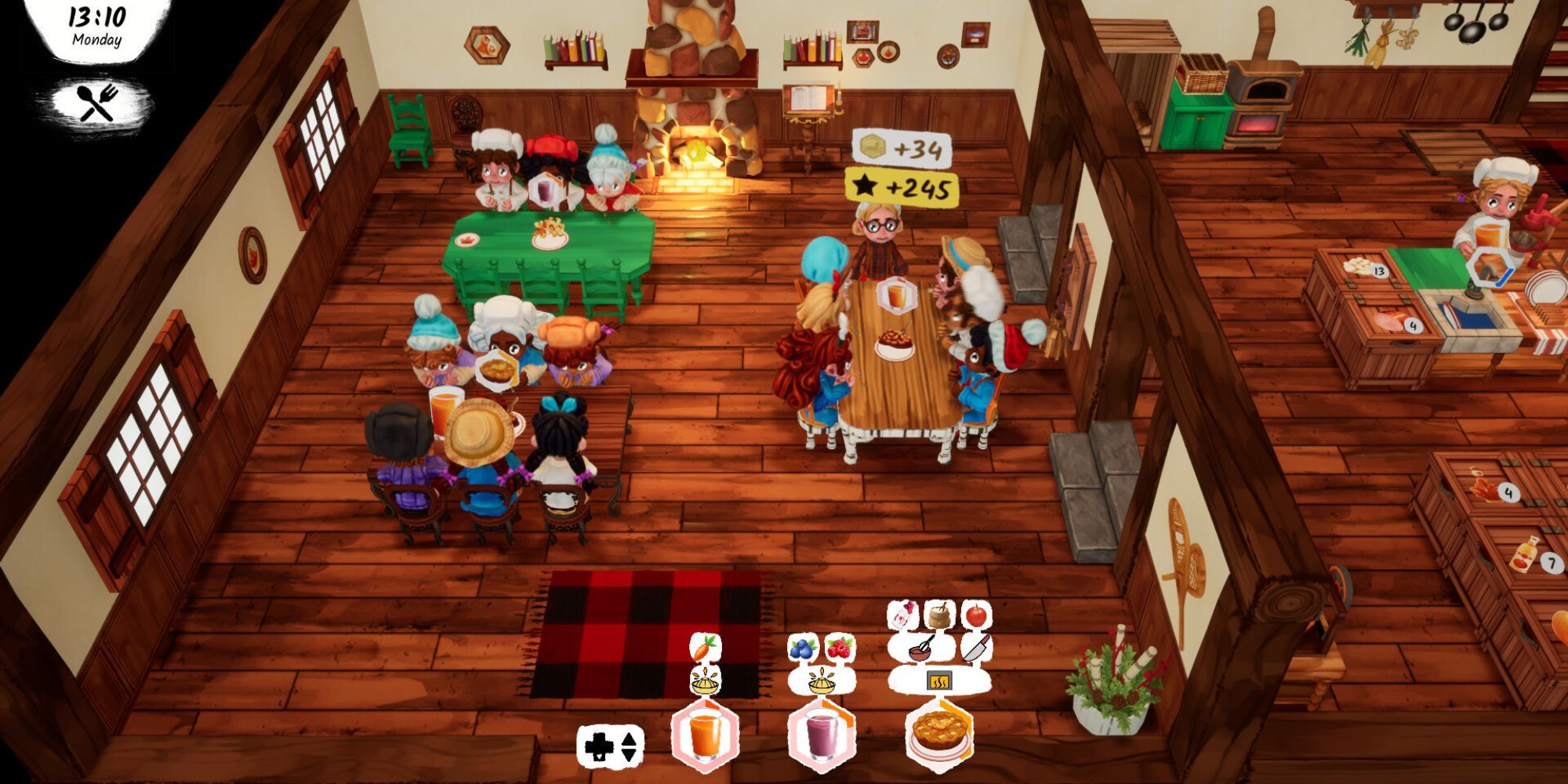Select the raspberry ingredient icon
This screenshot has width=1568, height=784.
coord(838,646)
